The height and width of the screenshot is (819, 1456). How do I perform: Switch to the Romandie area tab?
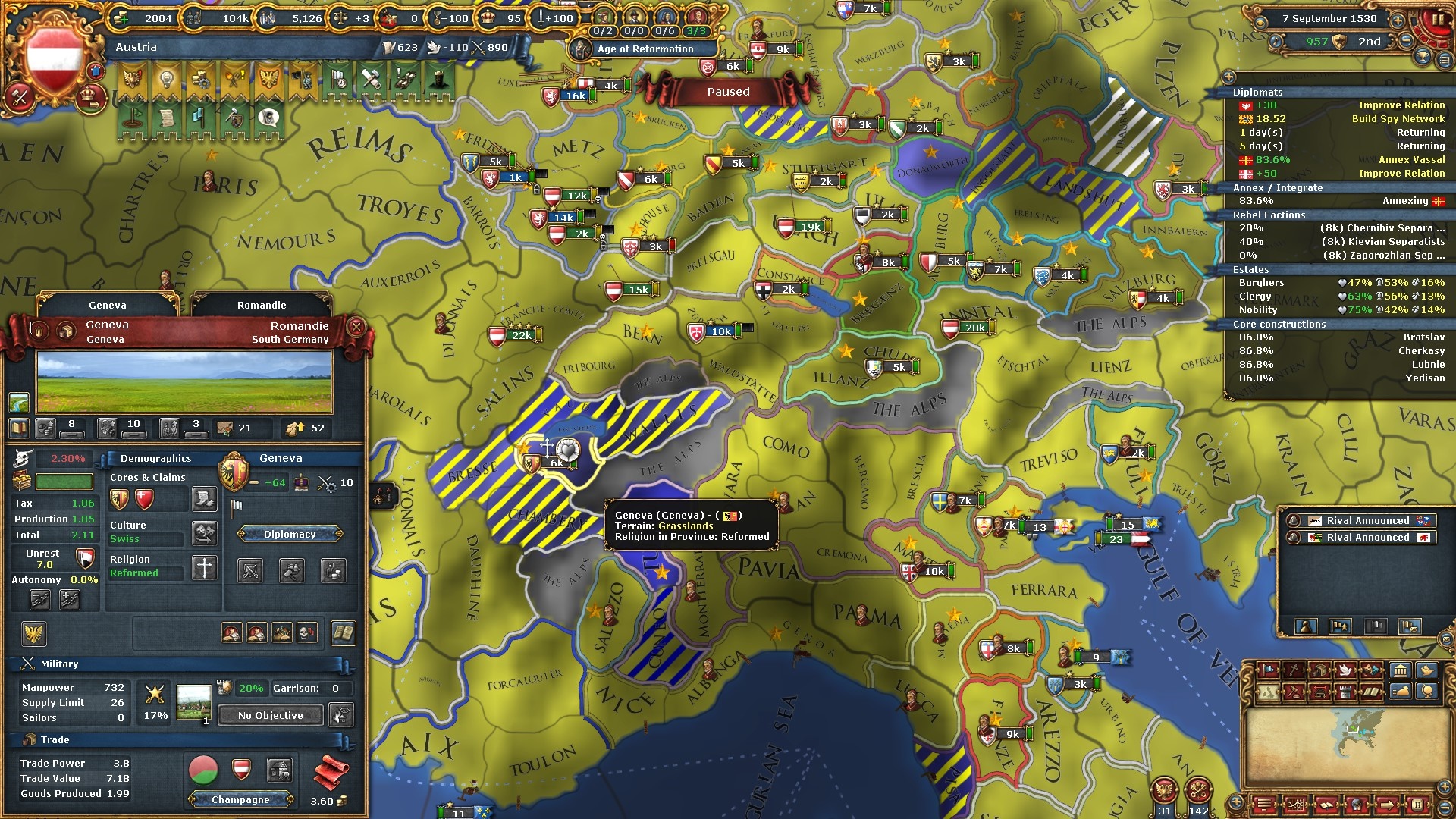[x=262, y=305]
